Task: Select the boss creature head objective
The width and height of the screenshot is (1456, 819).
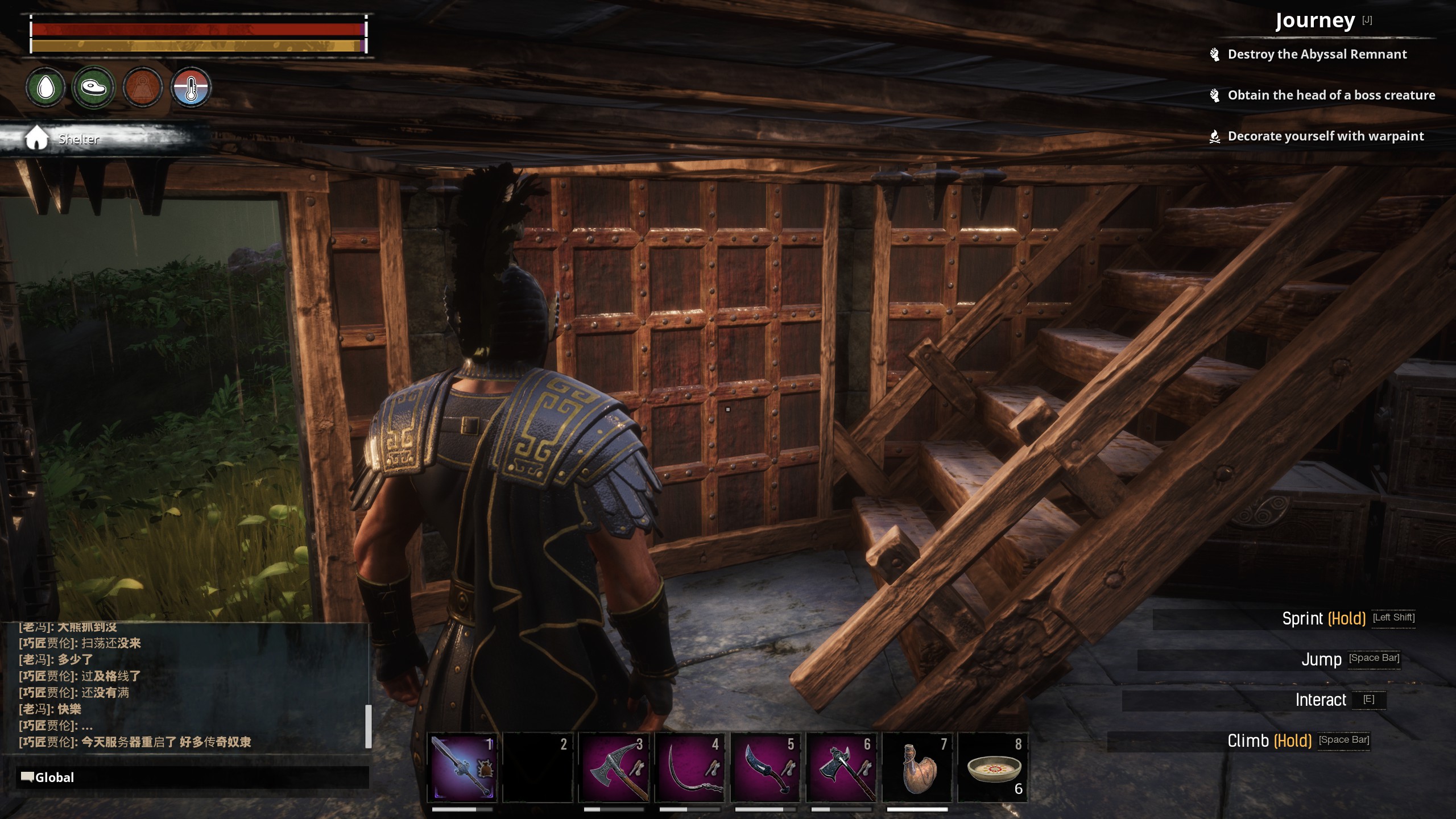Action: coord(1331,96)
